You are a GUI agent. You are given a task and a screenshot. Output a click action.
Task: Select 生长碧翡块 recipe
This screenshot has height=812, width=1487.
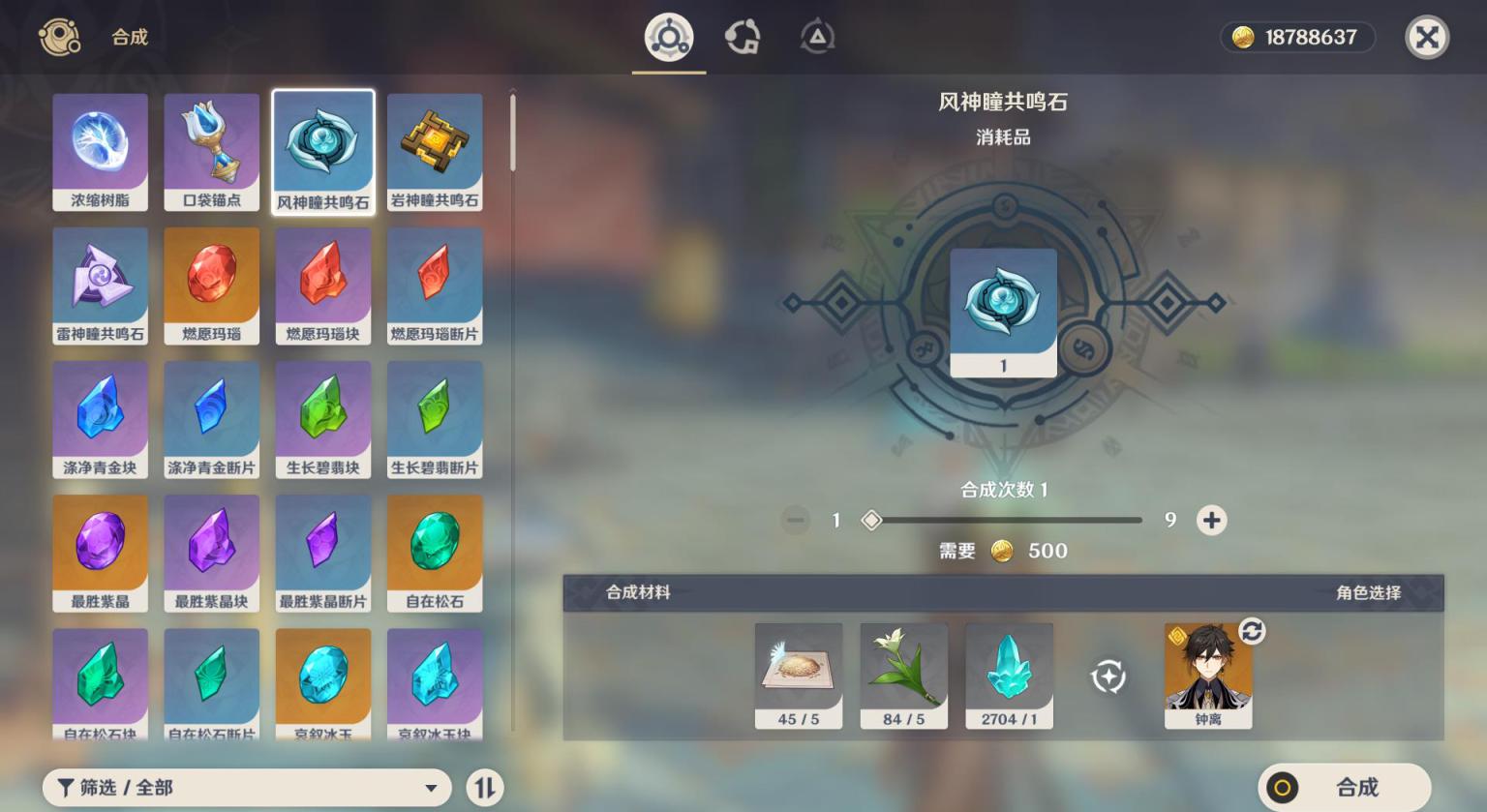(x=323, y=419)
